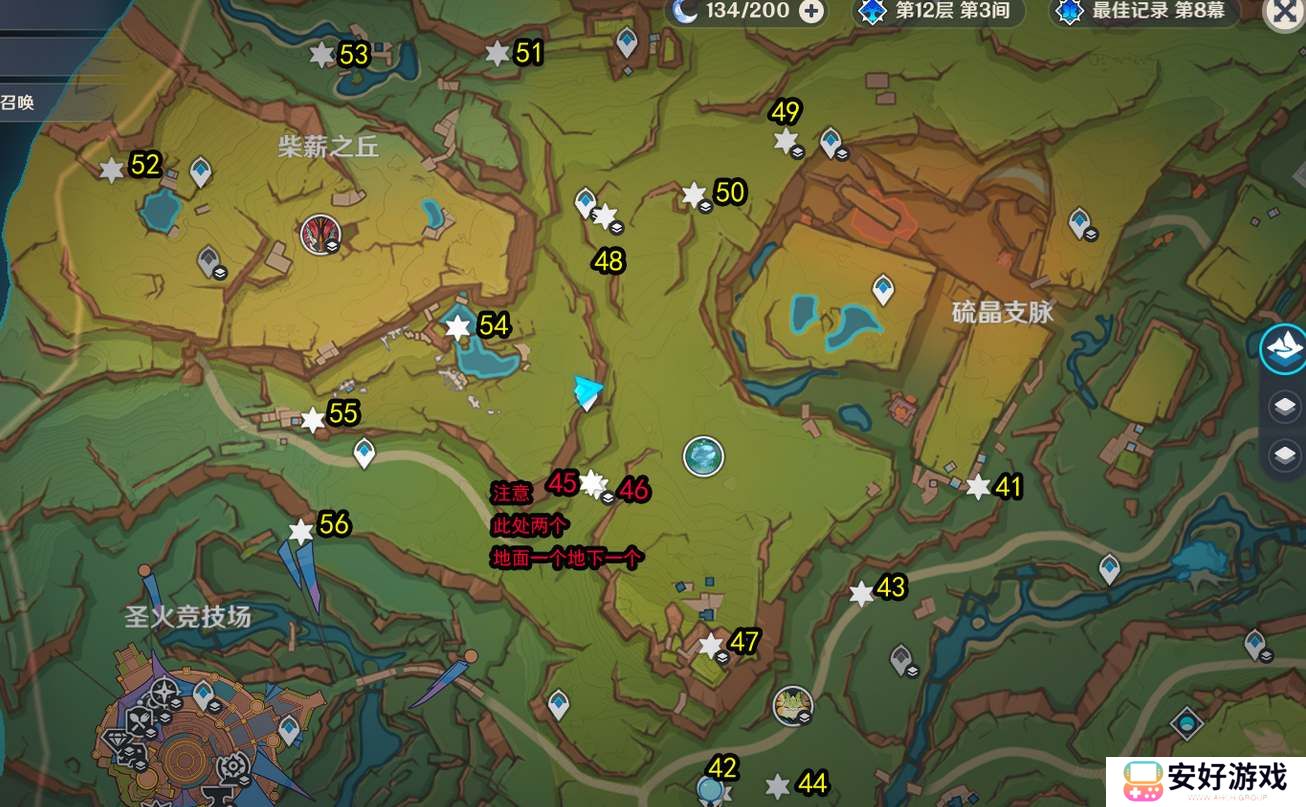Click the circular blue hydro orb near map center
The image size is (1306, 807).
tap(703, 455)
